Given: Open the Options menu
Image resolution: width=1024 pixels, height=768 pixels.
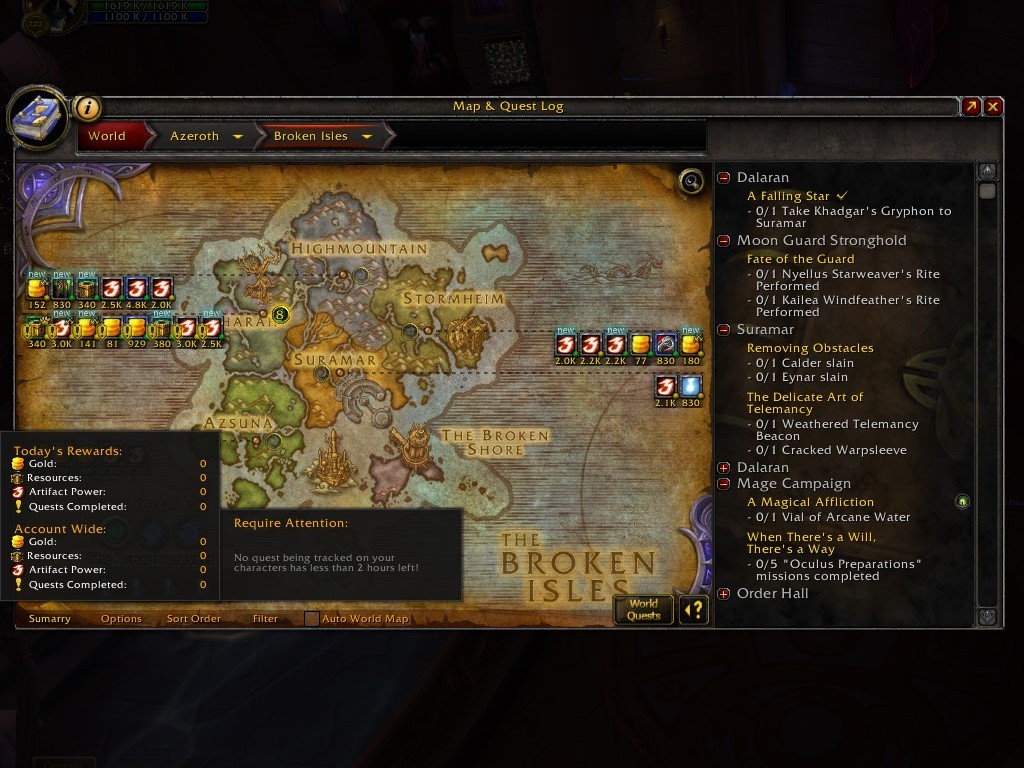Looking at the screenshot, I should (x=121, y=619).
